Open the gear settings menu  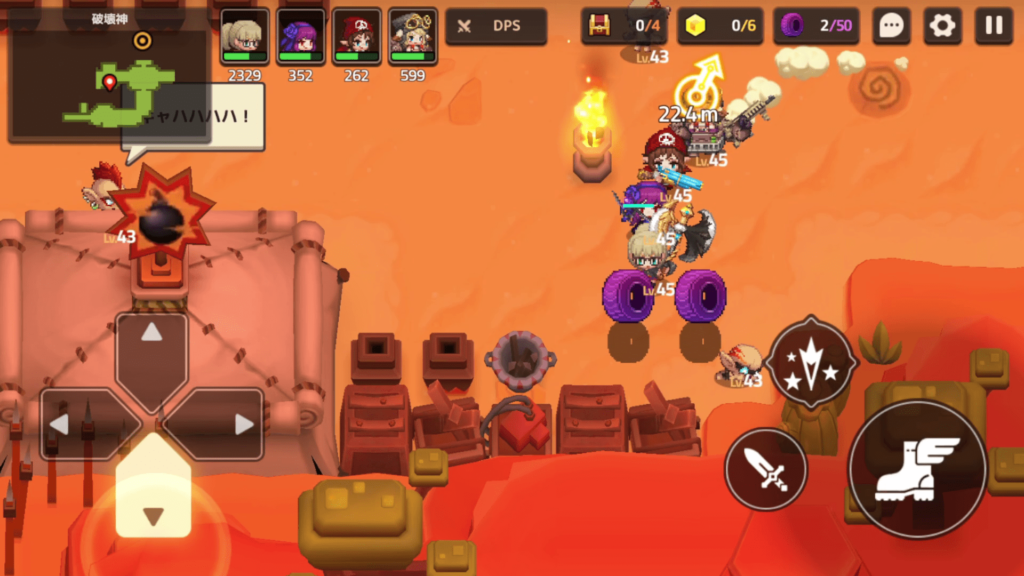[x=942, y=26]
